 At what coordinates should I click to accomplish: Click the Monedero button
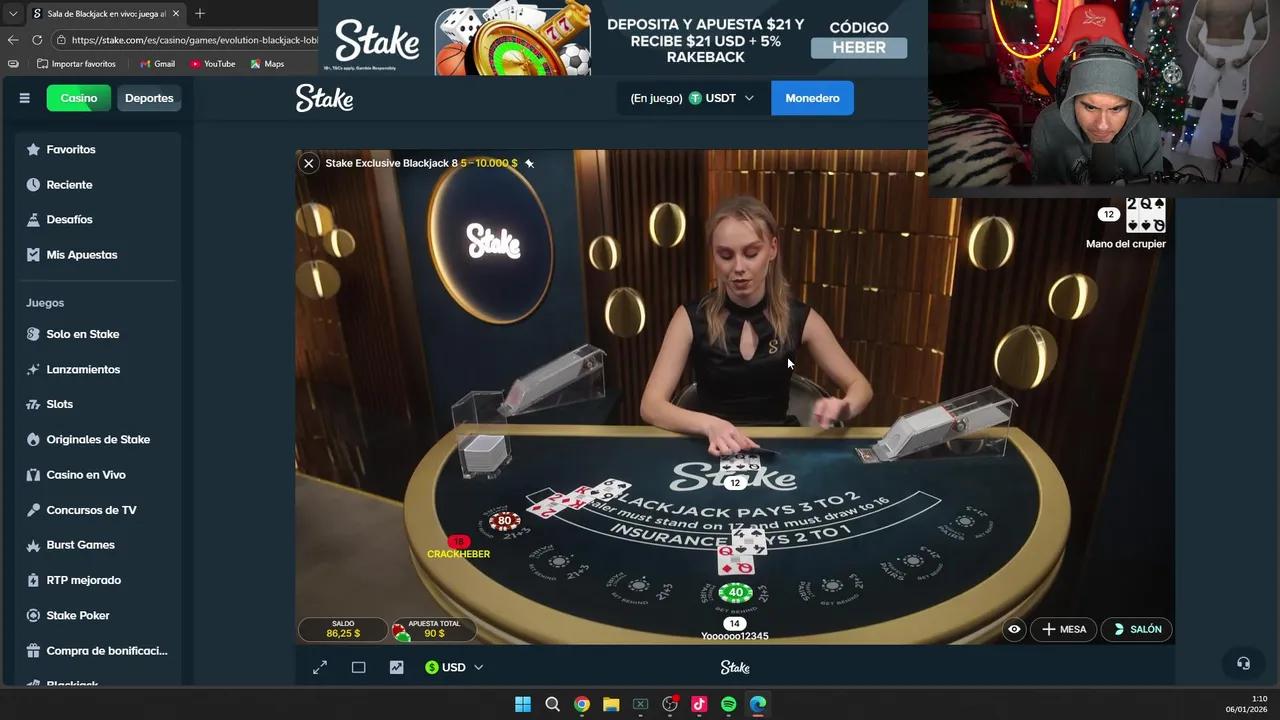pyautogui.click(x=812, y=98)
